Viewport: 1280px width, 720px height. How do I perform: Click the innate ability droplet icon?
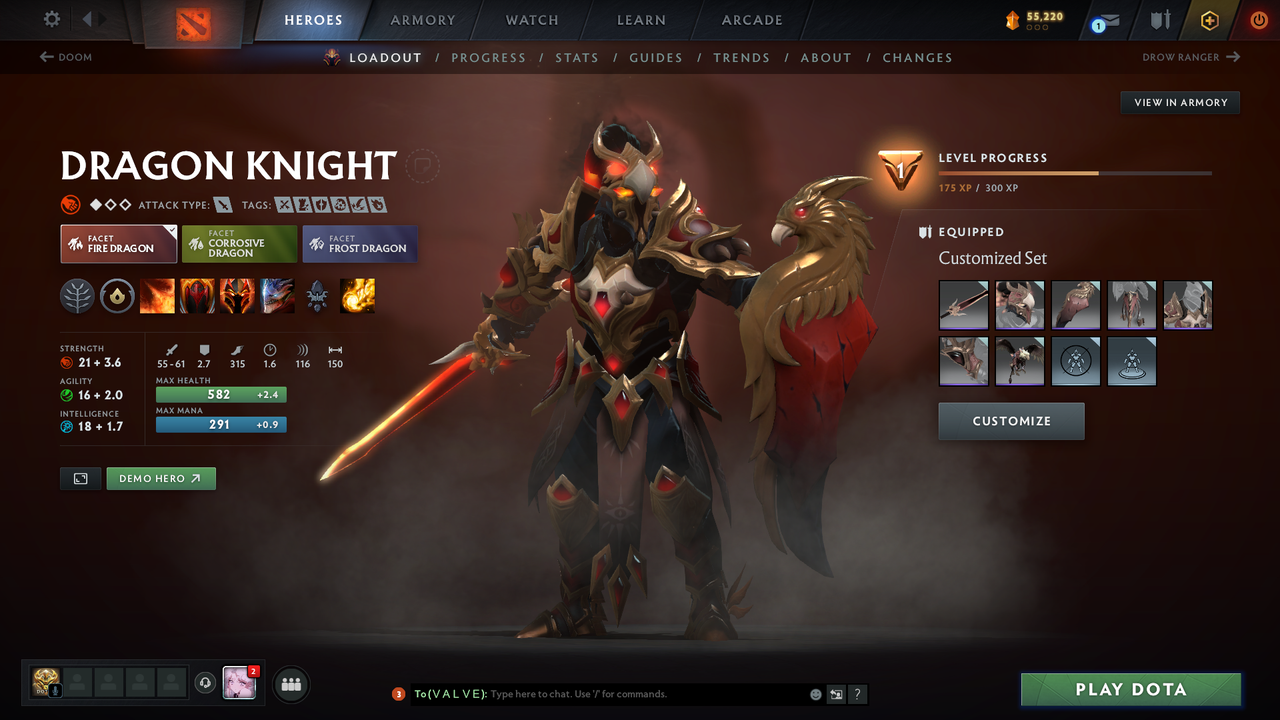tap(117, 295)
